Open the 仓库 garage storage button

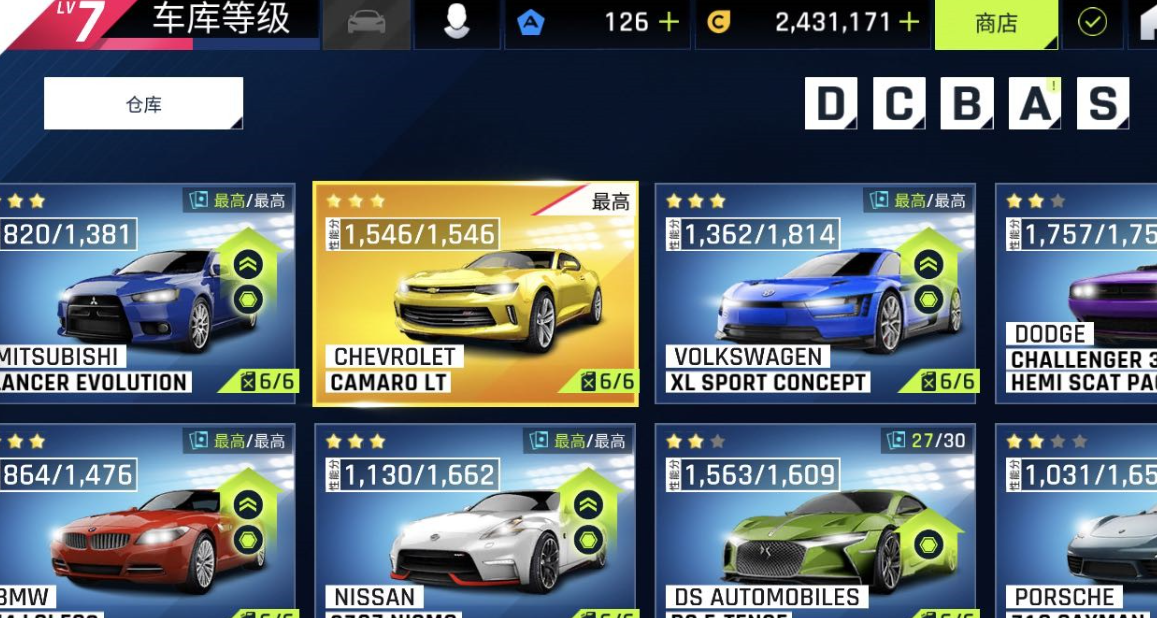coord(143,104)
